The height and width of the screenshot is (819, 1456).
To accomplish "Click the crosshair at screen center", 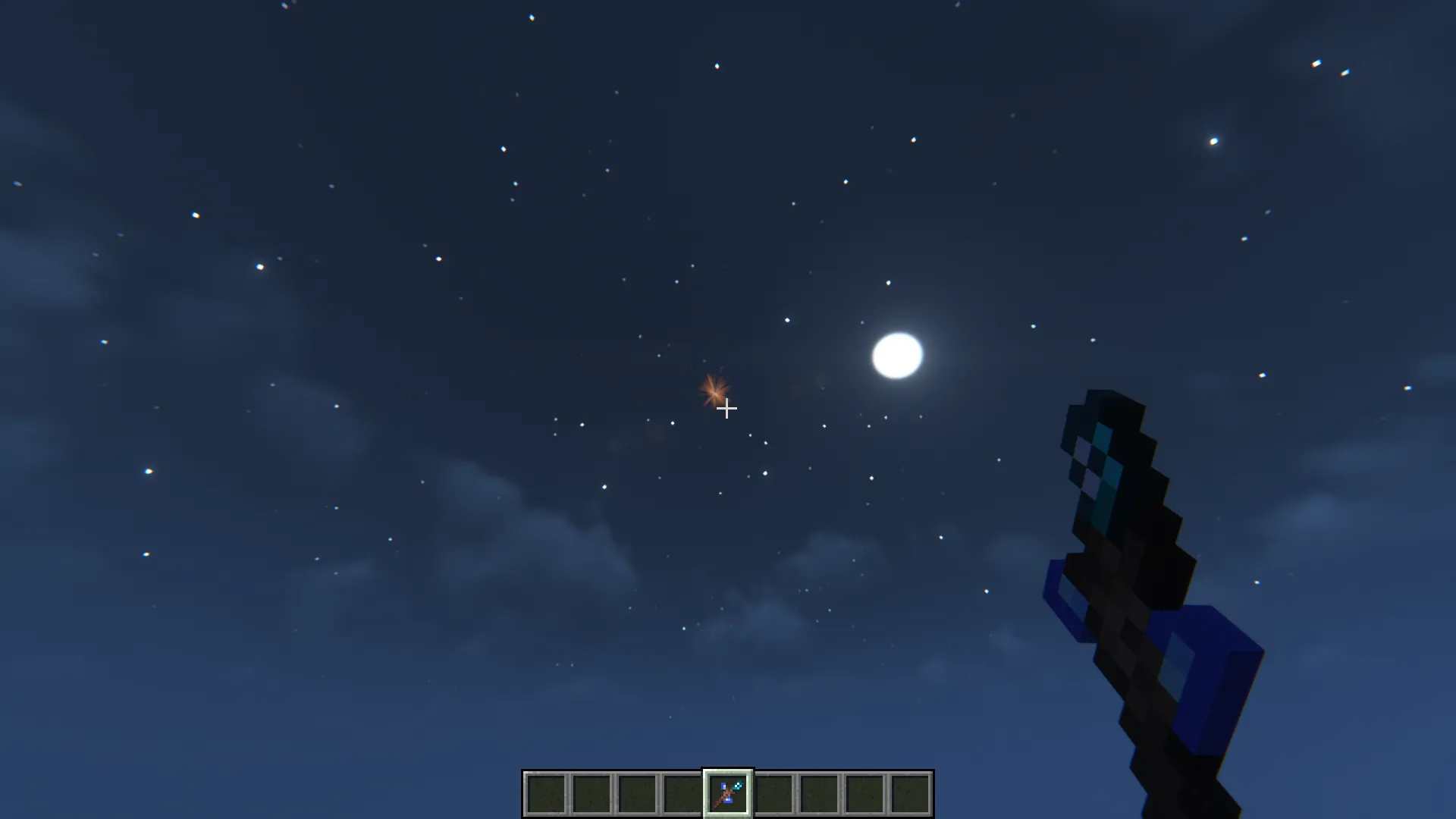I will 726,409.
